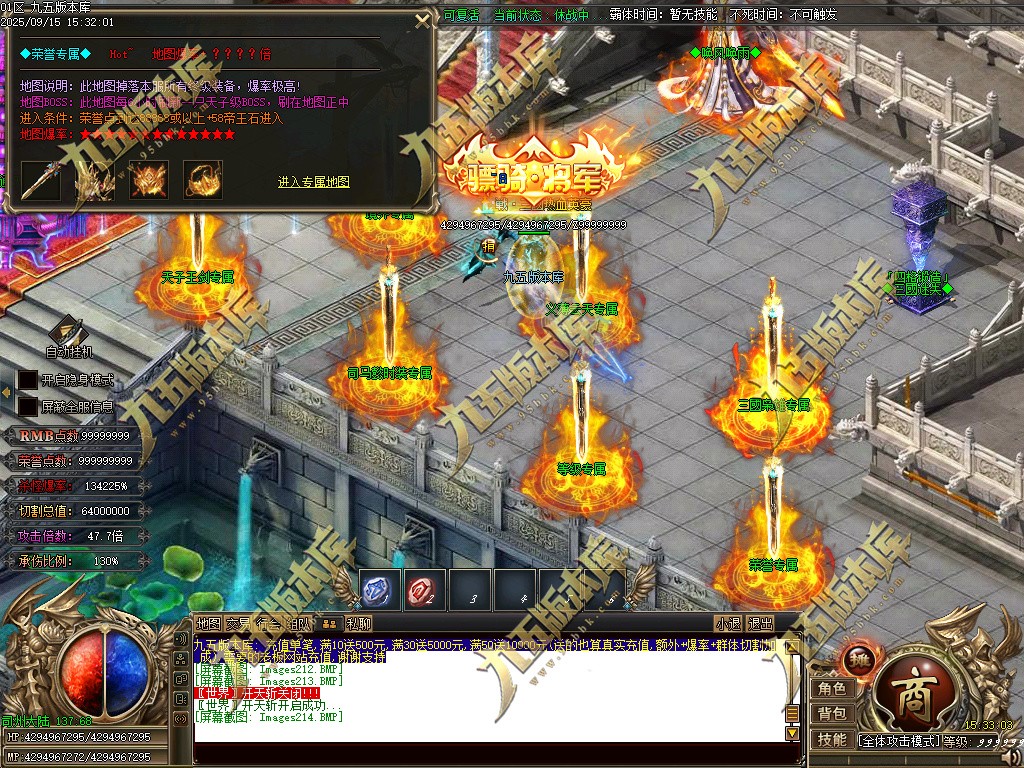Open the 交易 trade tab

pos(238,623)
